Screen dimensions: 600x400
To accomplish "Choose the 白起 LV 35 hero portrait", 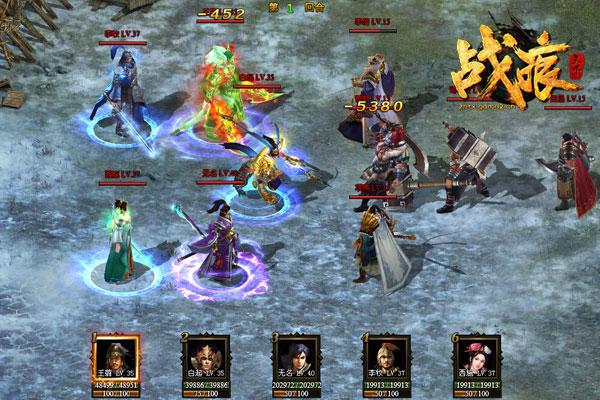I will 206,355.
